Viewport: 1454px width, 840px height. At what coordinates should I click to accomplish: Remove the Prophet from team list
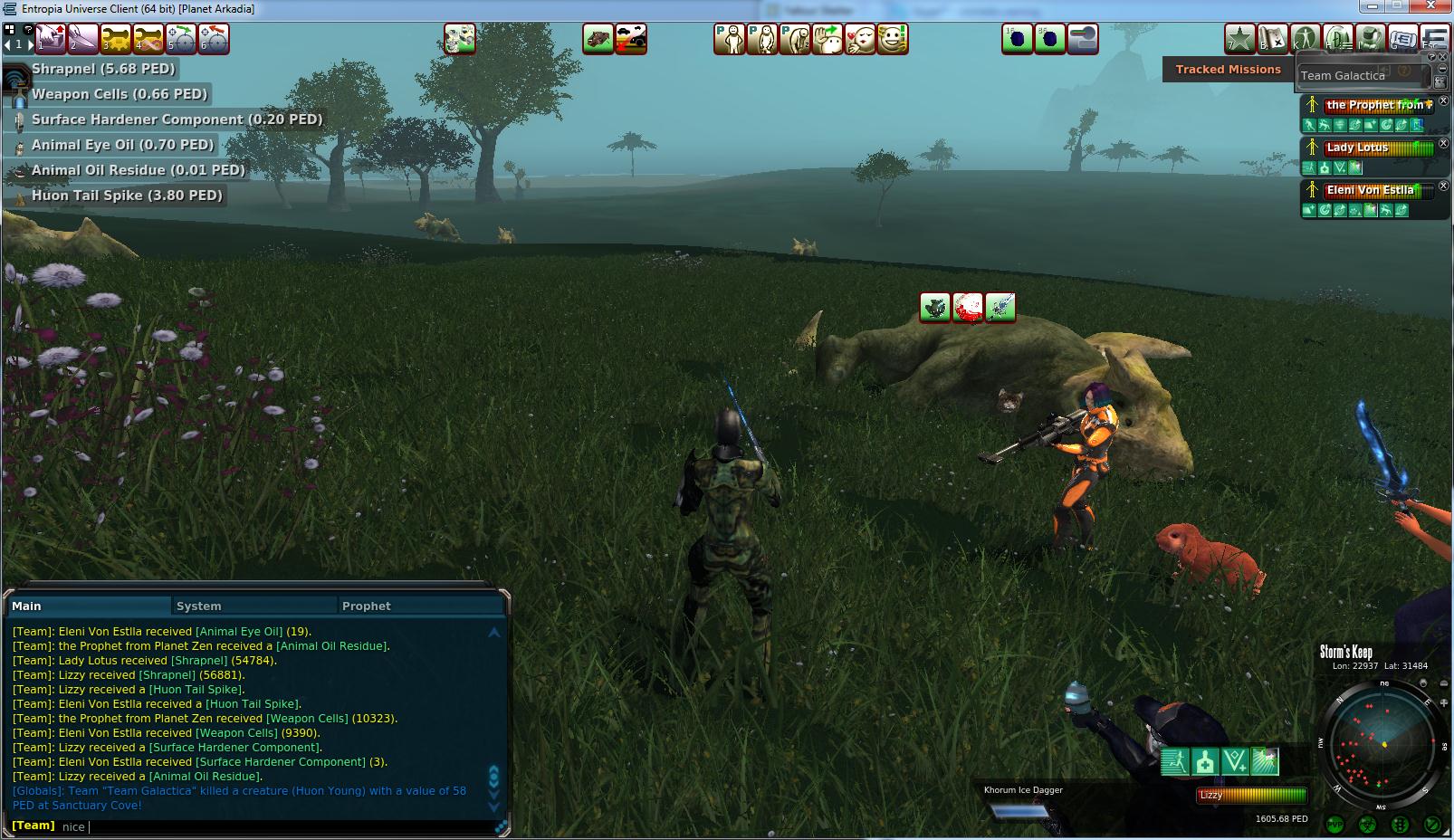[1444, 102]
